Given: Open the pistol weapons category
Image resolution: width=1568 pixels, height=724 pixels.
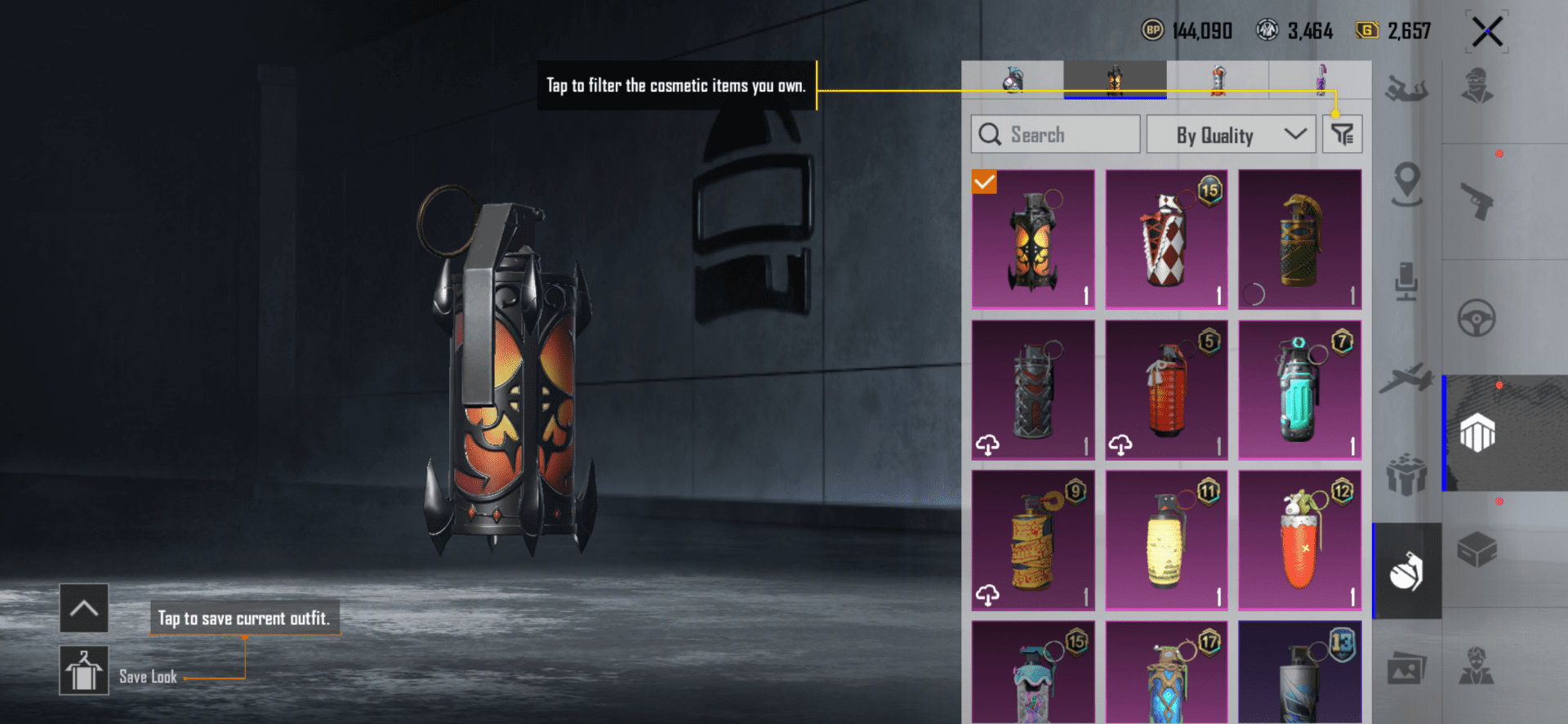Looking at the screenshot, I should 1477,201.
